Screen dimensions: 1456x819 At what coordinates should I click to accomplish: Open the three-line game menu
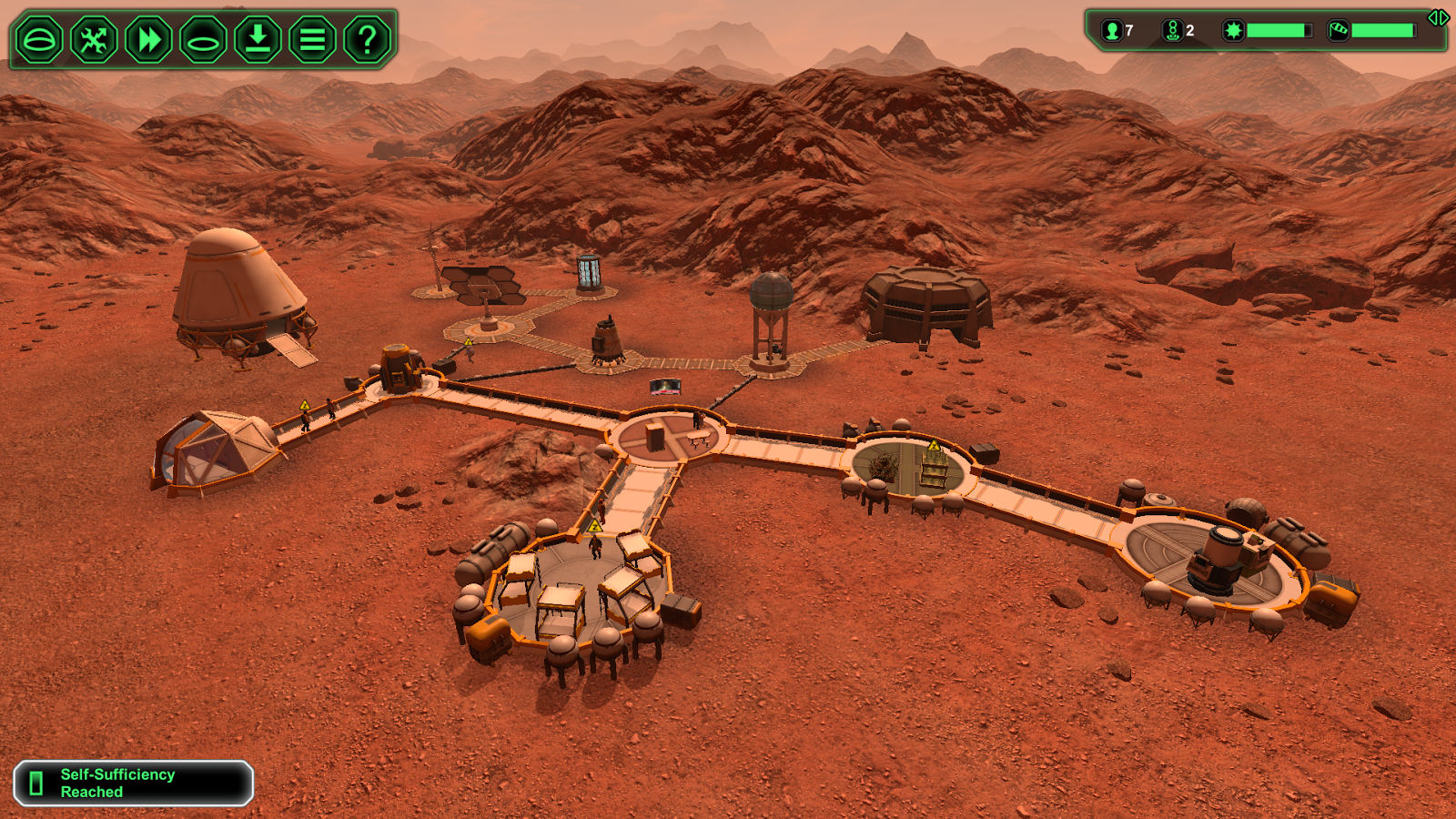tap(312, 40)
